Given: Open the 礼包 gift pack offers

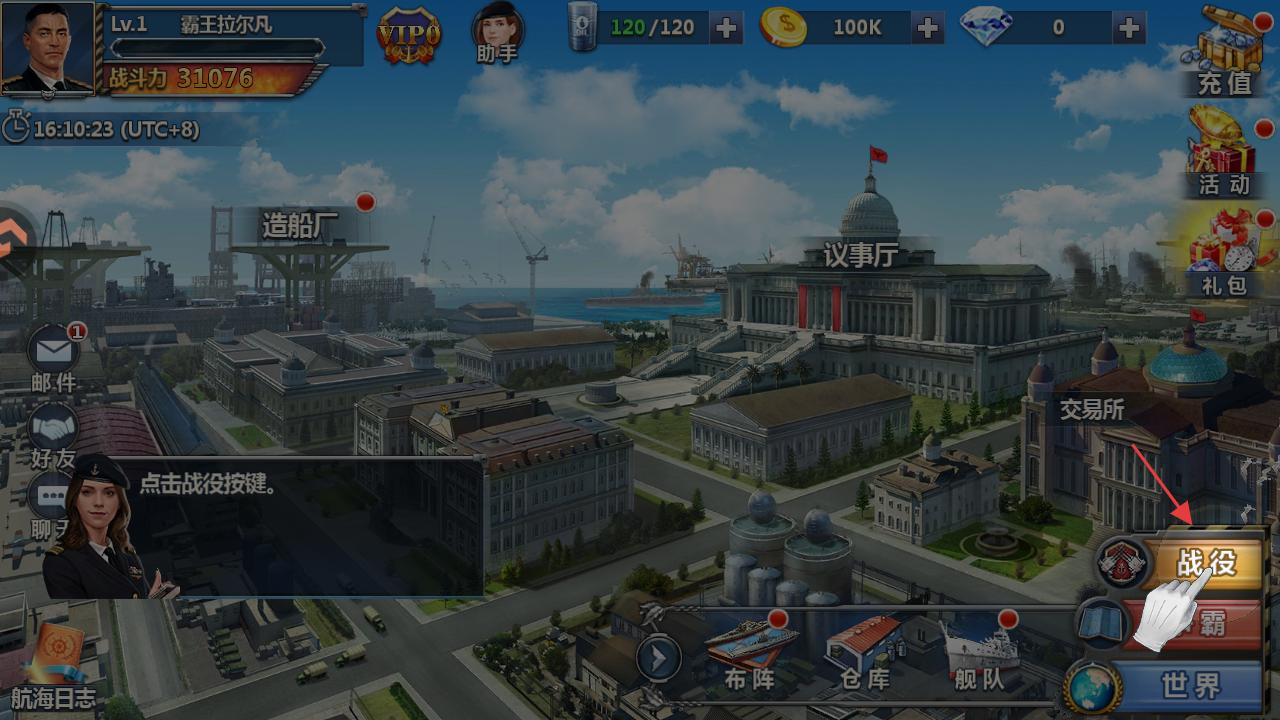Looking at the screenshot, I should 1224,255.
